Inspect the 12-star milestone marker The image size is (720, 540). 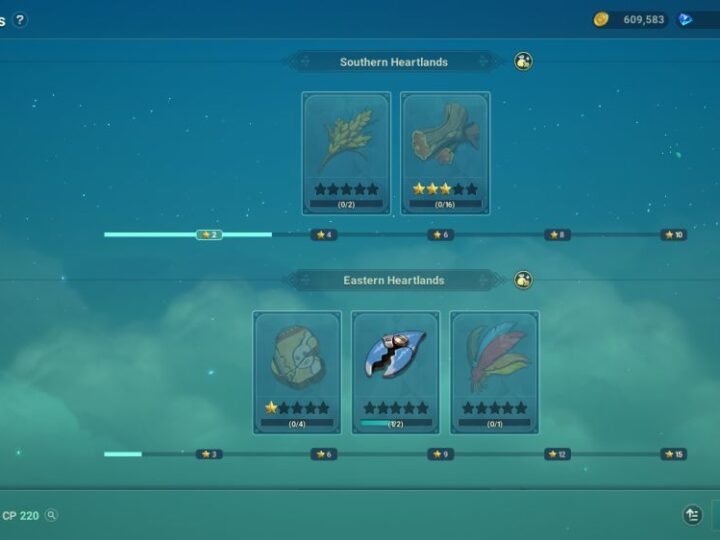click(557, 454)
